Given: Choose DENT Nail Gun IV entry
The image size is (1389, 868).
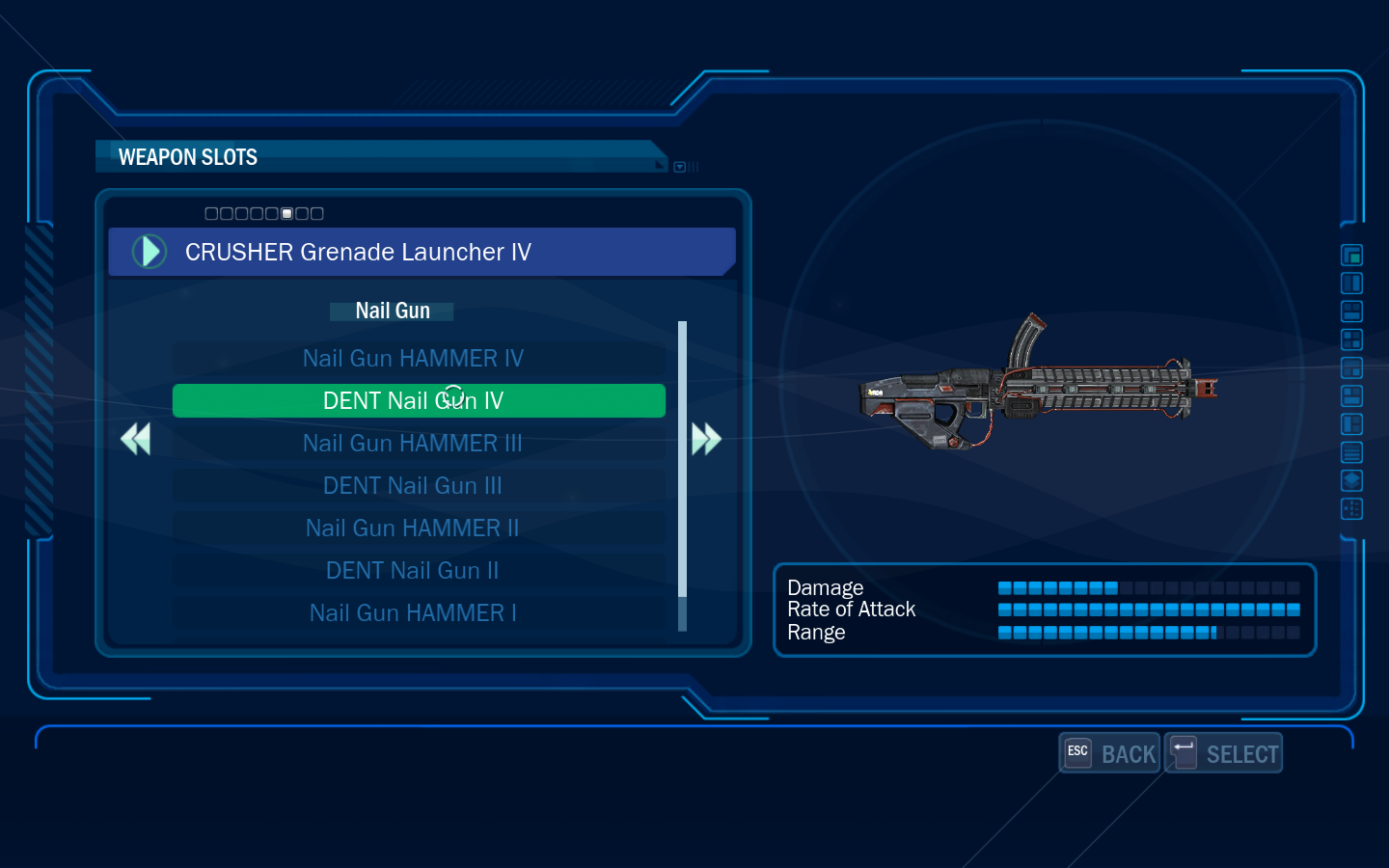Looking at the screenshot, I should click(419, 401).
